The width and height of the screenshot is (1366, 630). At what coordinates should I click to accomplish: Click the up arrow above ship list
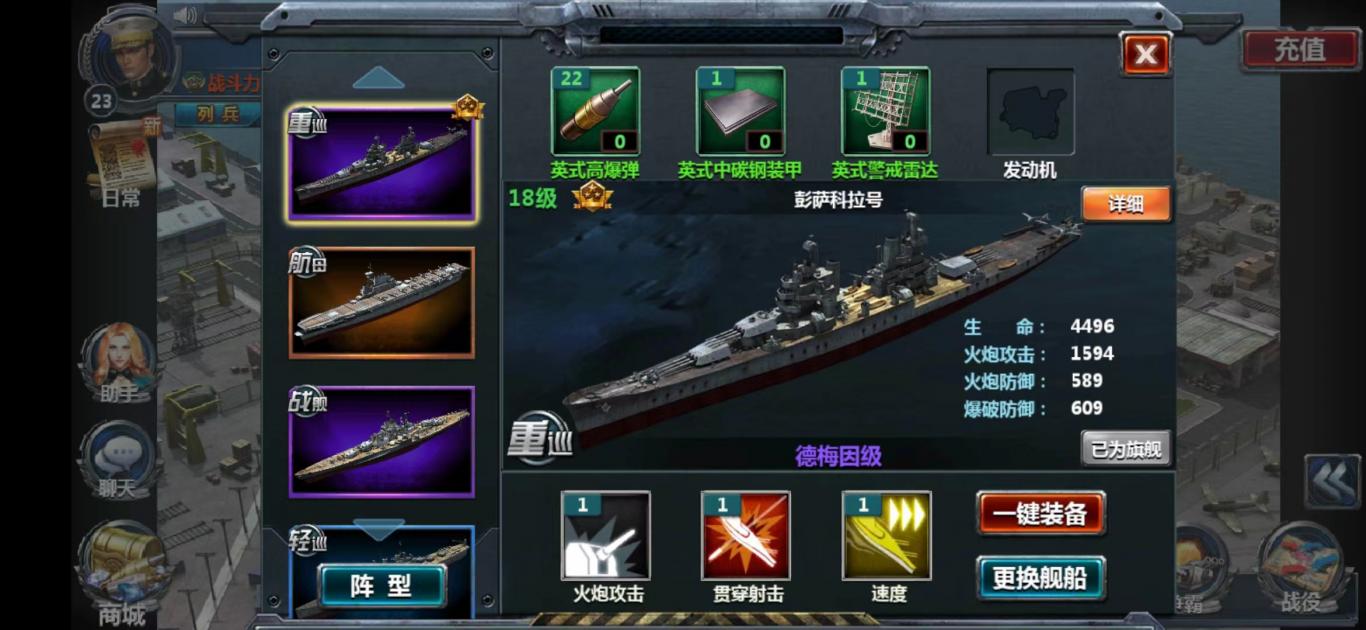click(x=378, y=77)
